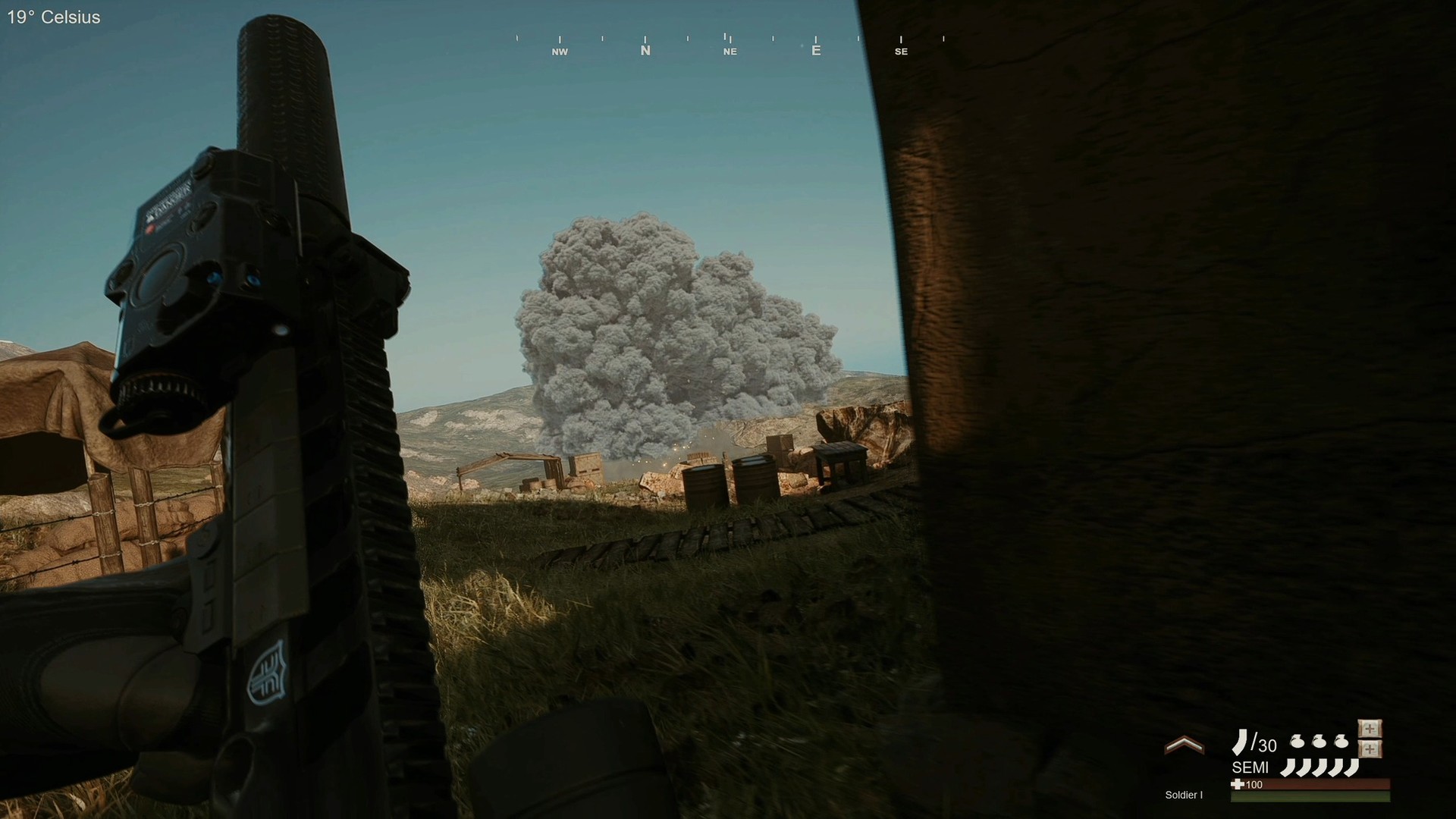
Task: Click the rightmost grenade icon
Action: coord(1341,742)
